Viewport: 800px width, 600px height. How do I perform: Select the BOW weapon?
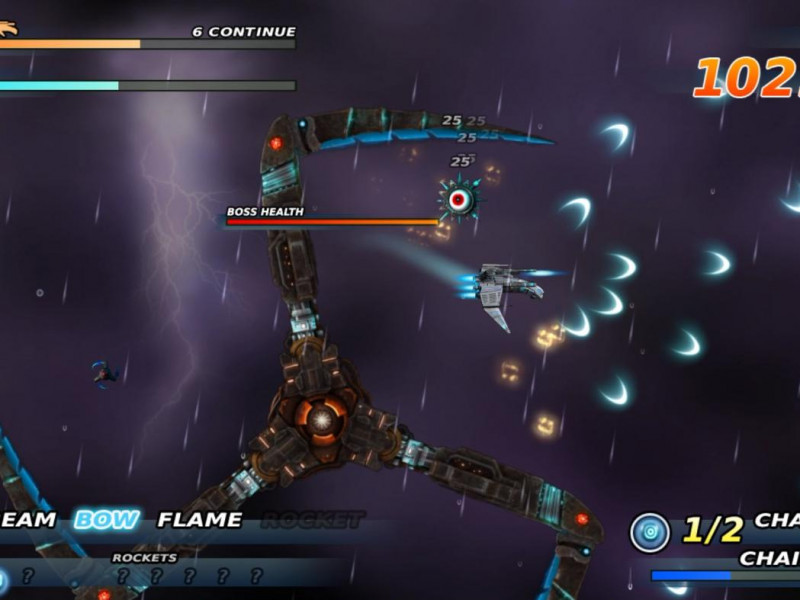[x=107, y=520]
